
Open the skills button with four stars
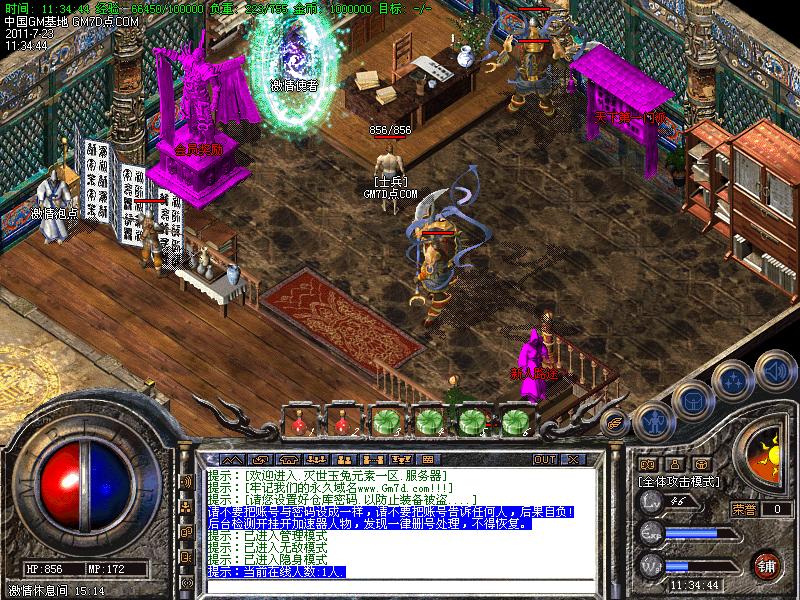click(x=734, y=380)
